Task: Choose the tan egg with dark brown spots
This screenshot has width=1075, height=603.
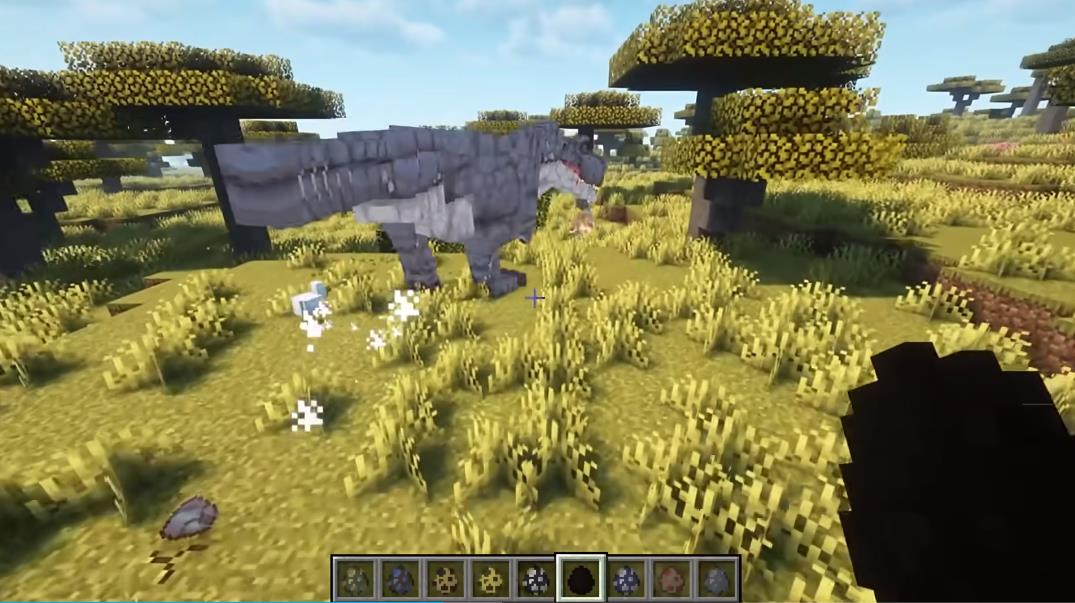Action: tap(444, 578)
